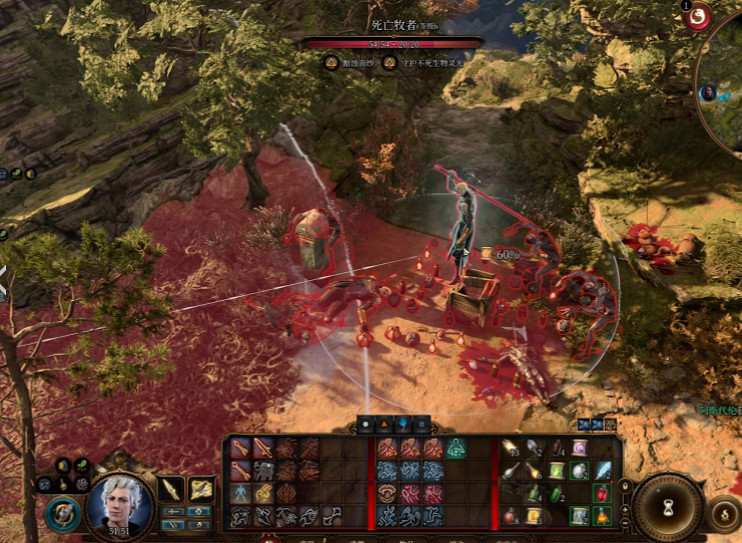This screenshot has width=742, height=543.
Task: Select the white feather item slot
Action: point(603,470)
